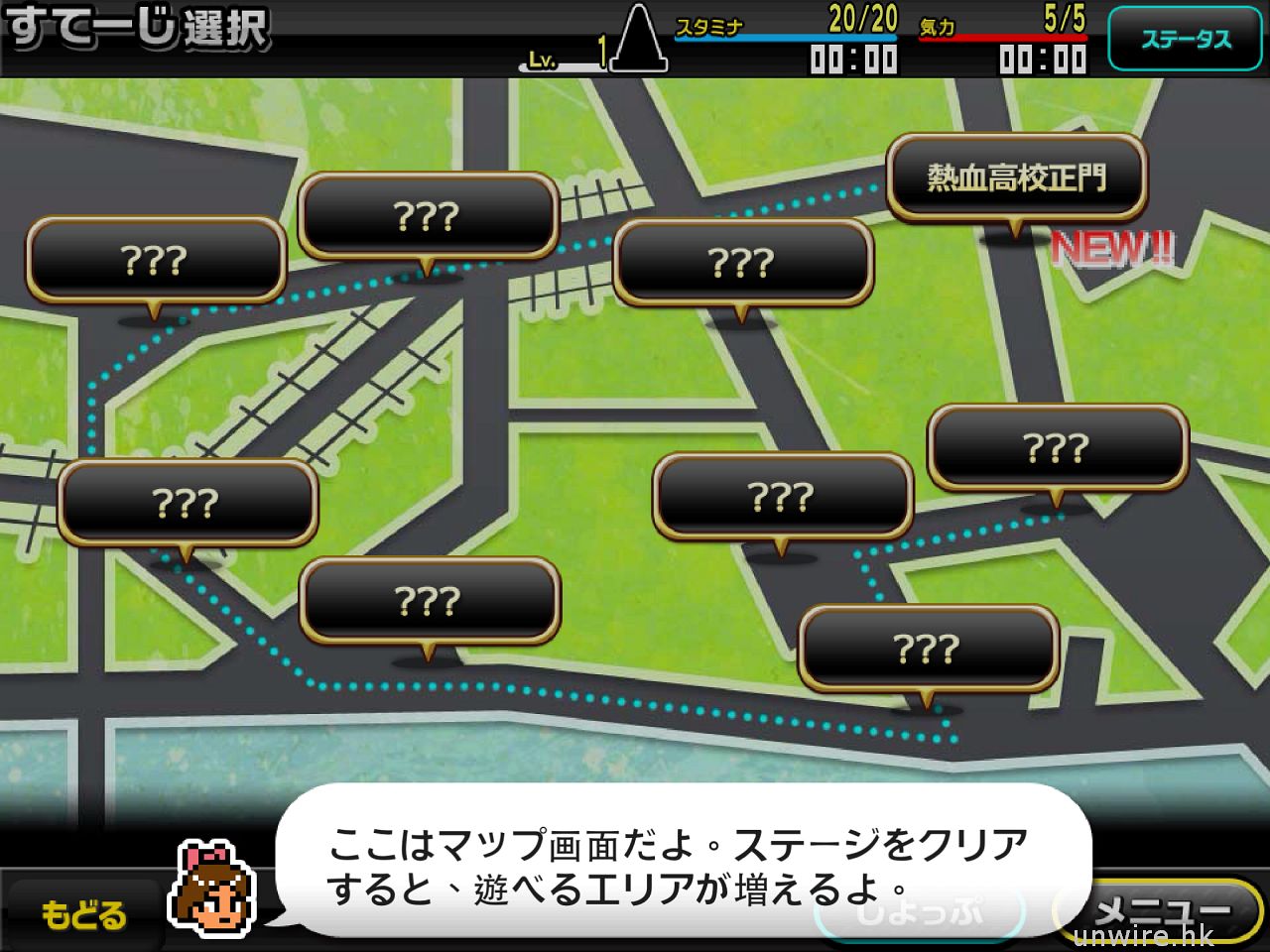Open the ステータス status screen
The width and height of the screenshot is (1270, 952).
1186,40
